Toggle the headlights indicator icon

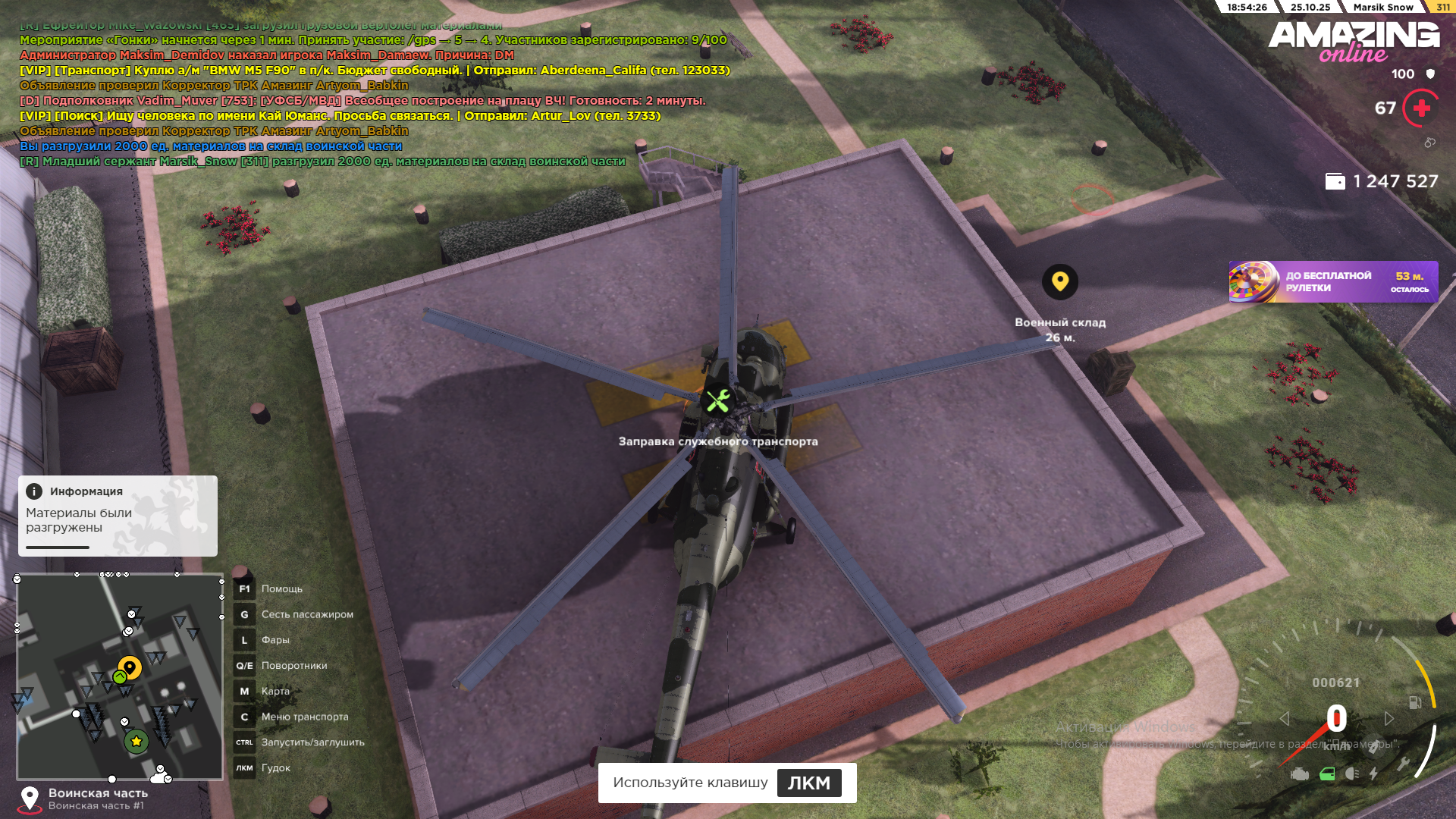(1352, 773)
